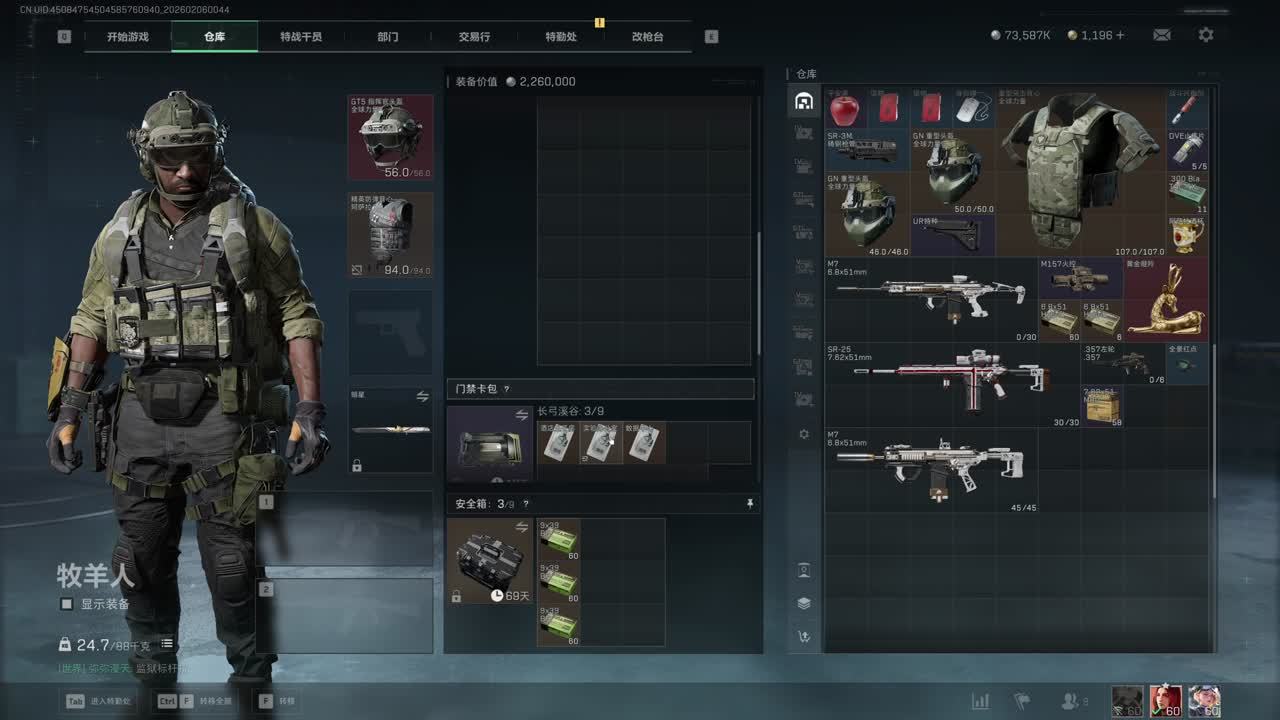Image resolution: width=1280 pixels, height=720 pixels.
Task: Select the M157 scope item in stash
Action: click(x=1080, y=277)
